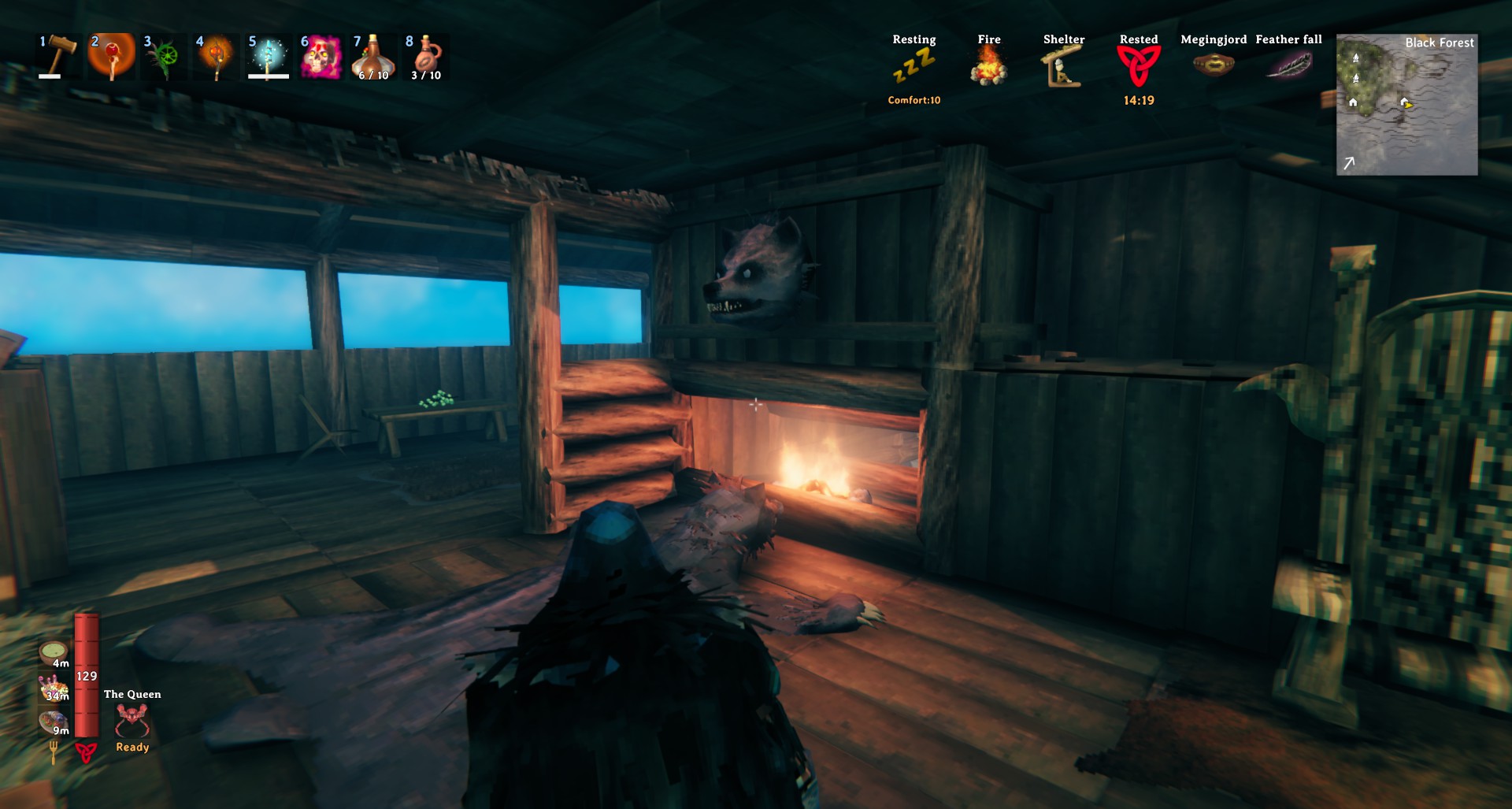Image resolution: width=1512 pixels, height=809 pixels.
Task: Choose the fiery orange staff in slot 4
Action: coord(216,57)
